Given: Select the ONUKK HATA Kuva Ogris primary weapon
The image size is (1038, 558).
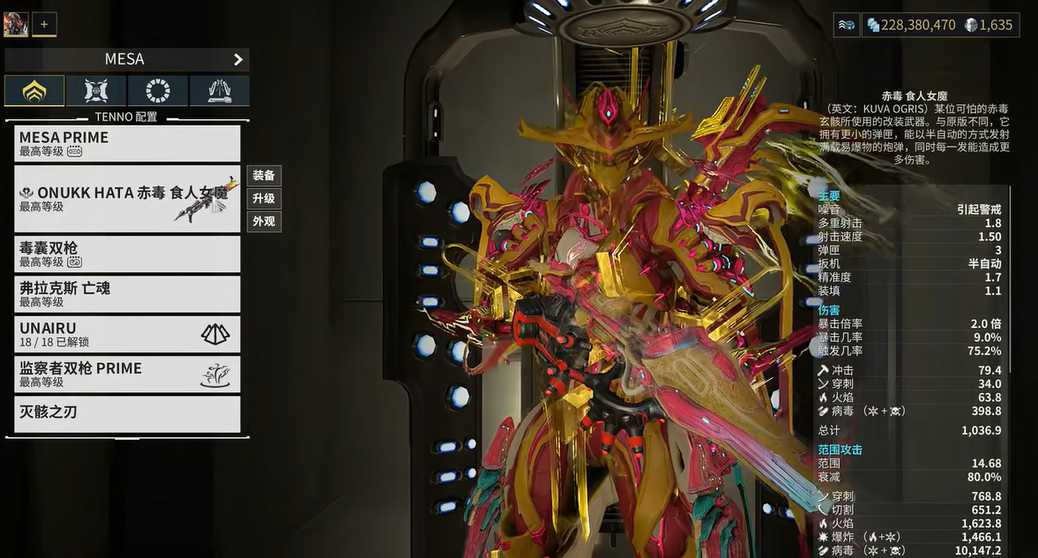Looking at the screenshot, I should click(127, 199).
